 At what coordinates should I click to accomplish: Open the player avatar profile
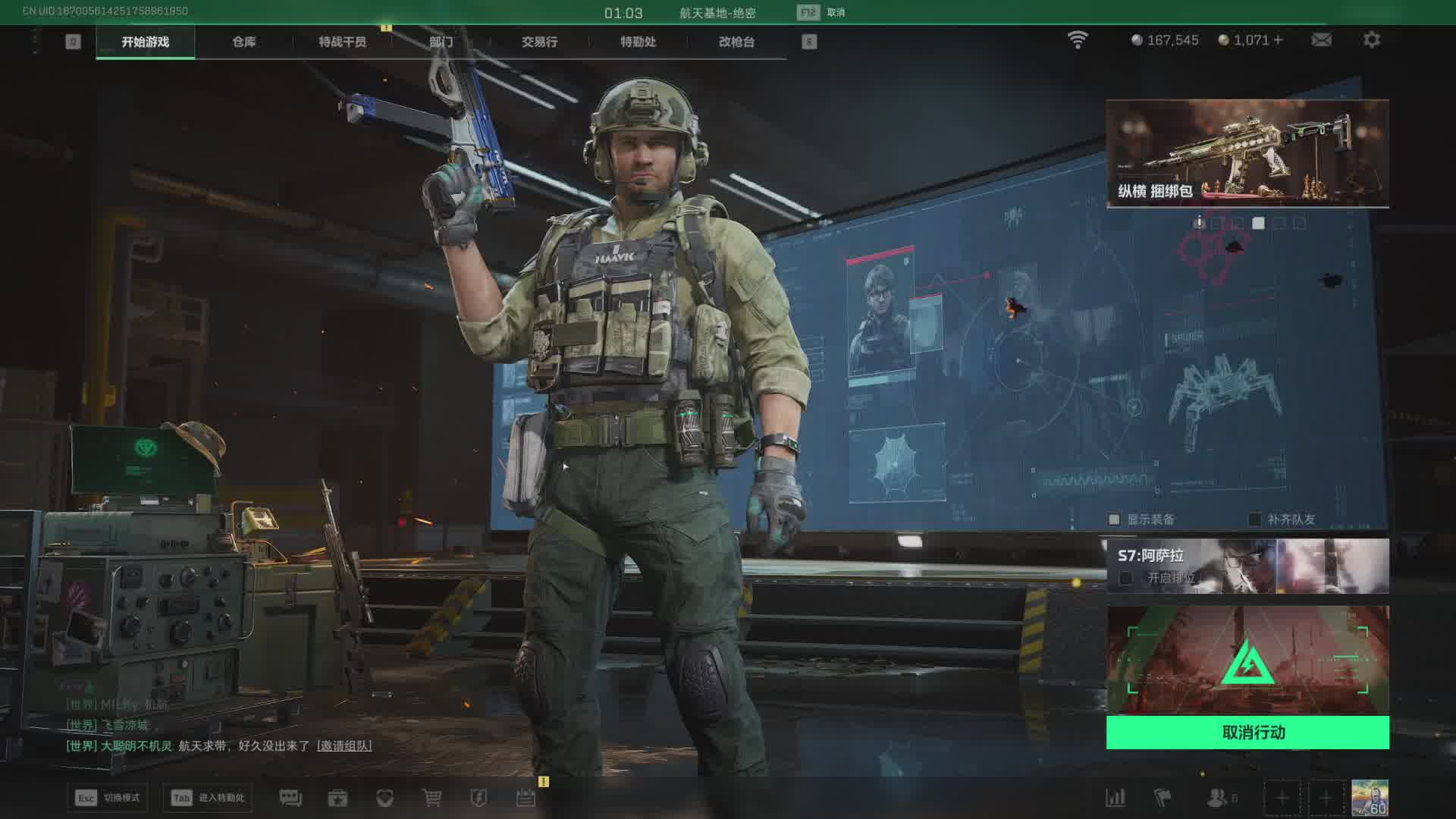point(1370,798)
